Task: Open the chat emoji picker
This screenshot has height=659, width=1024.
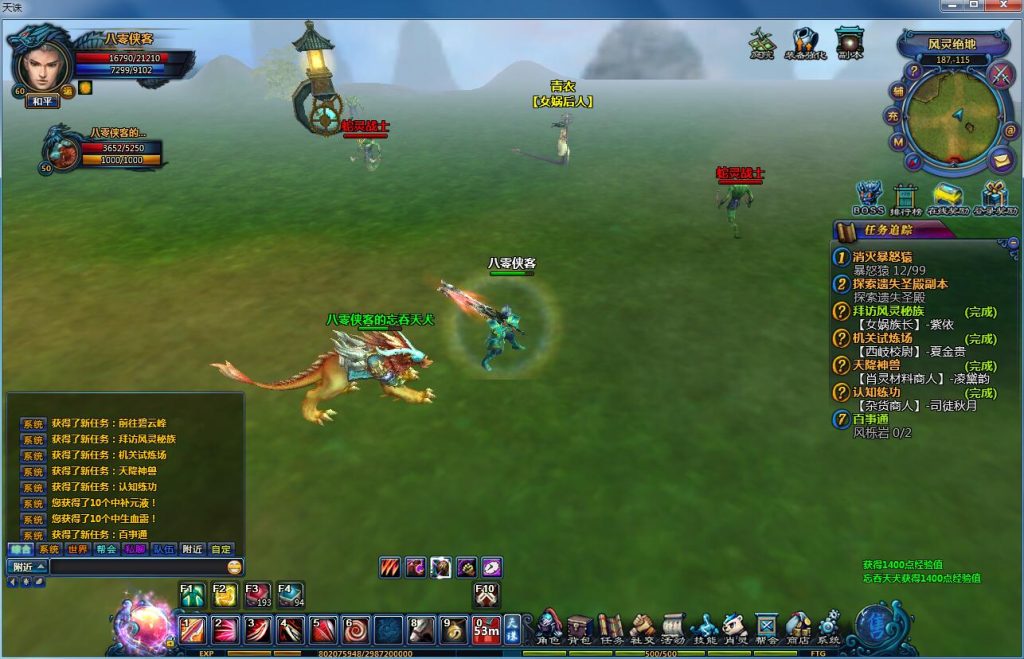Action: tap(234, 567)
